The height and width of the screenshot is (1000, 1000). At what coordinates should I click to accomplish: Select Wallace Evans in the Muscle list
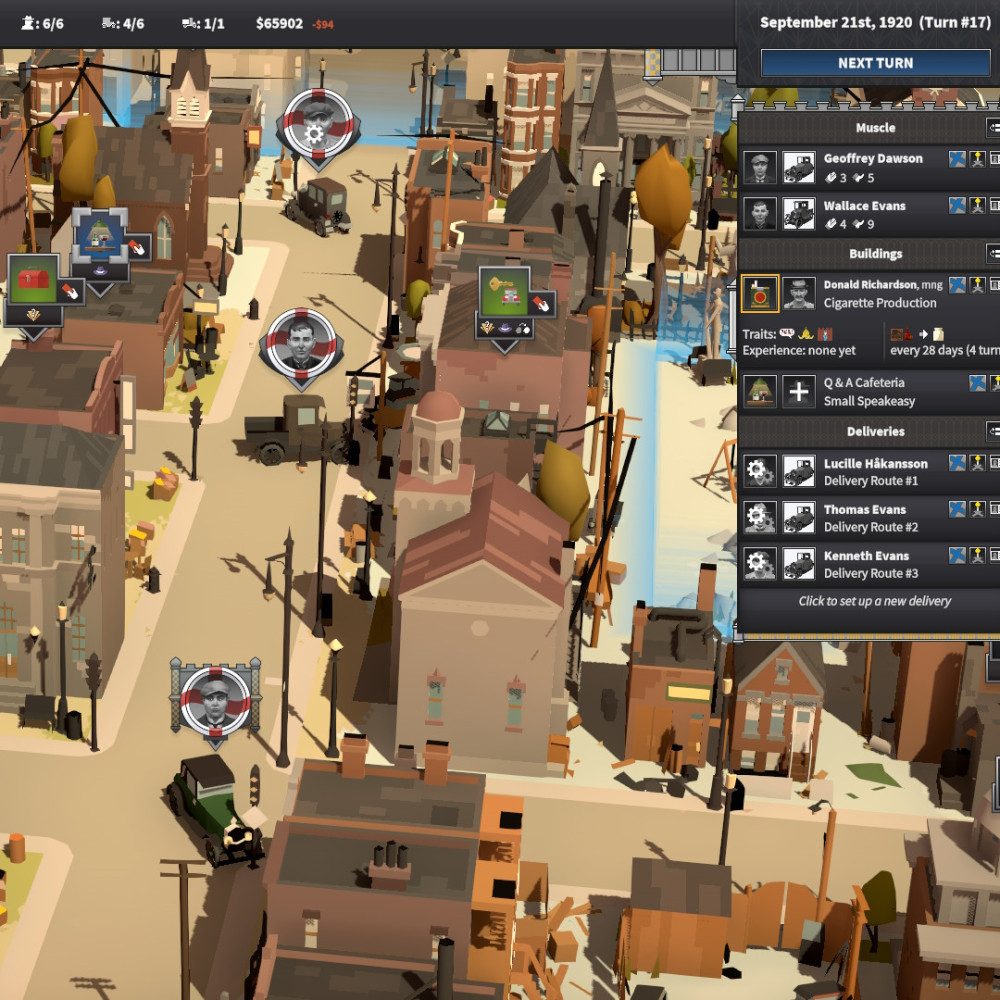[864, 206]
